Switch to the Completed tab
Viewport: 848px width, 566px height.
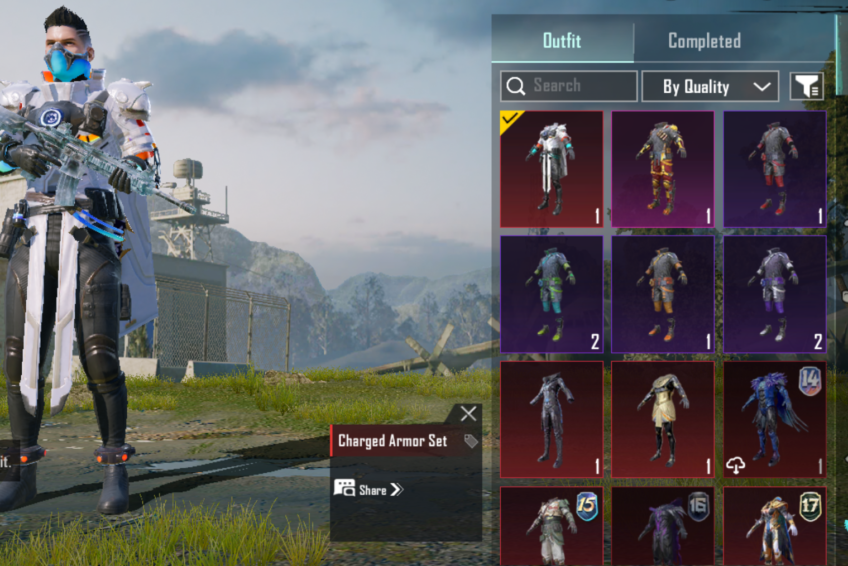point(704,41)
